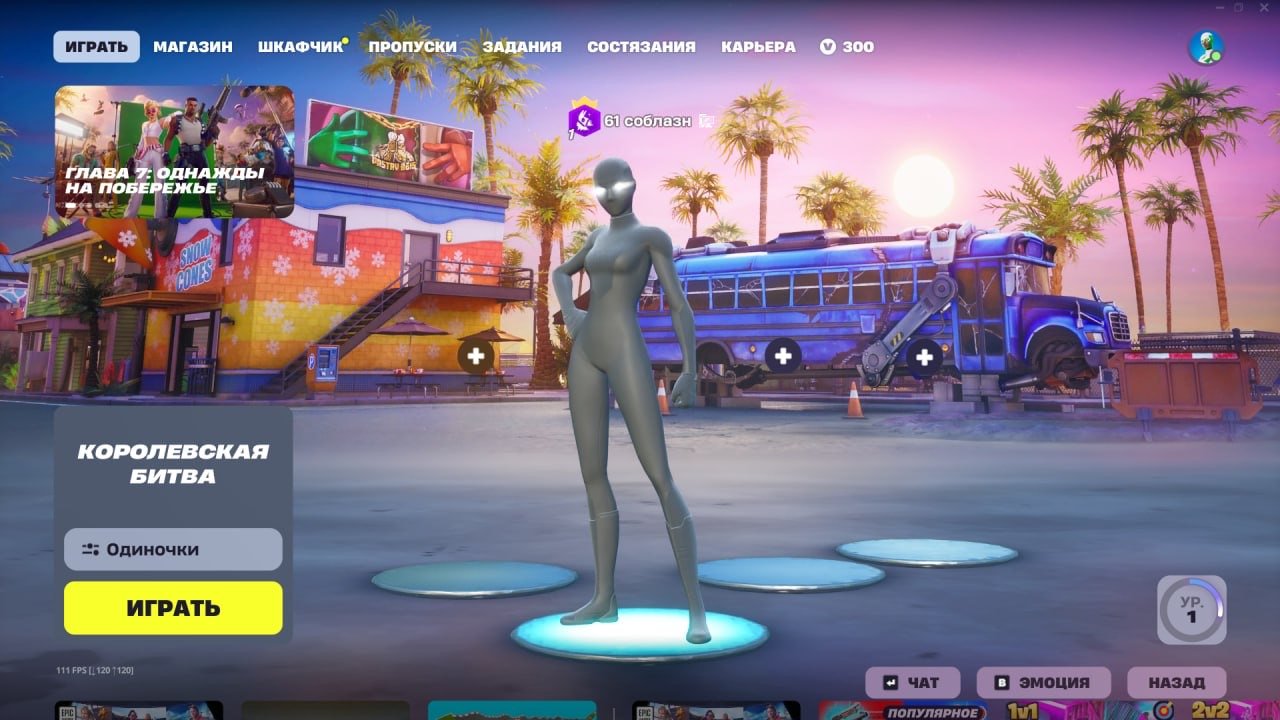This screenshot has height=720, width=1280.
Task: Select the ЗАДАНИЯ tab
Action: click(x=524, y=46)
